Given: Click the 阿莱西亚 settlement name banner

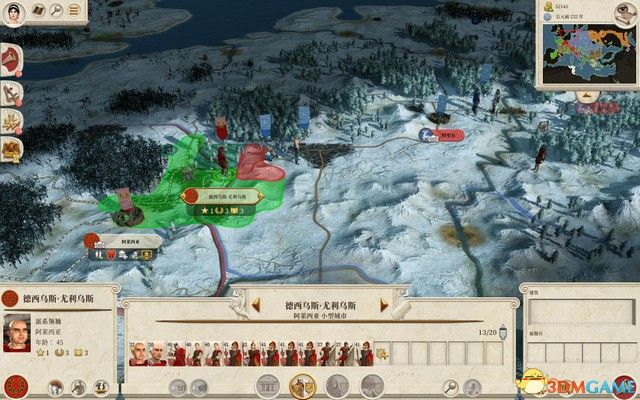Looking at the screenshot, I should point(123,241).
